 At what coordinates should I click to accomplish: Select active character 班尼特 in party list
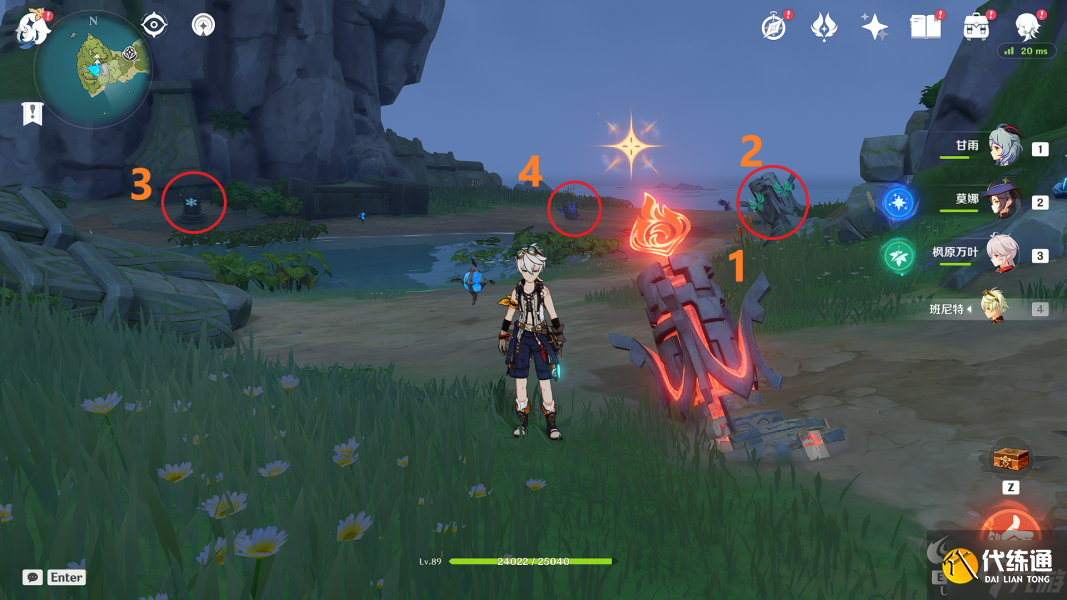pyautogui.click(x=994, y=308)
